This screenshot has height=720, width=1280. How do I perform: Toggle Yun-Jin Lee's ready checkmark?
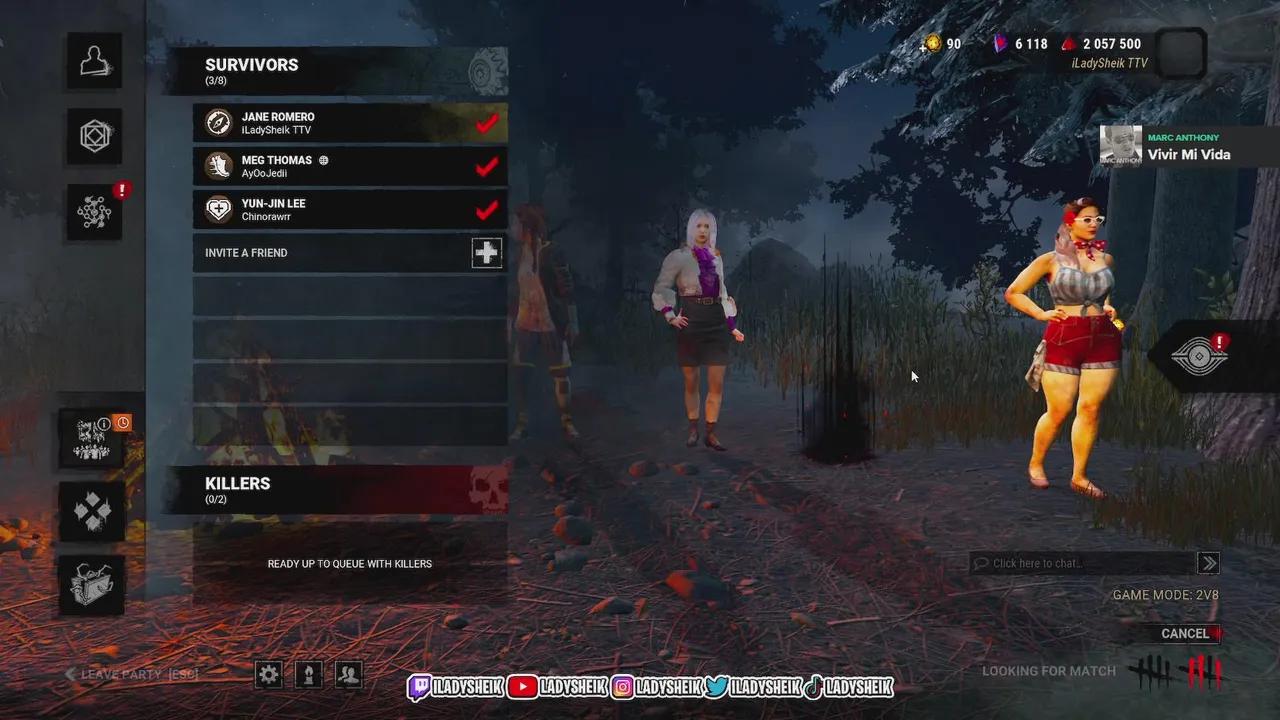coord(486,209)
